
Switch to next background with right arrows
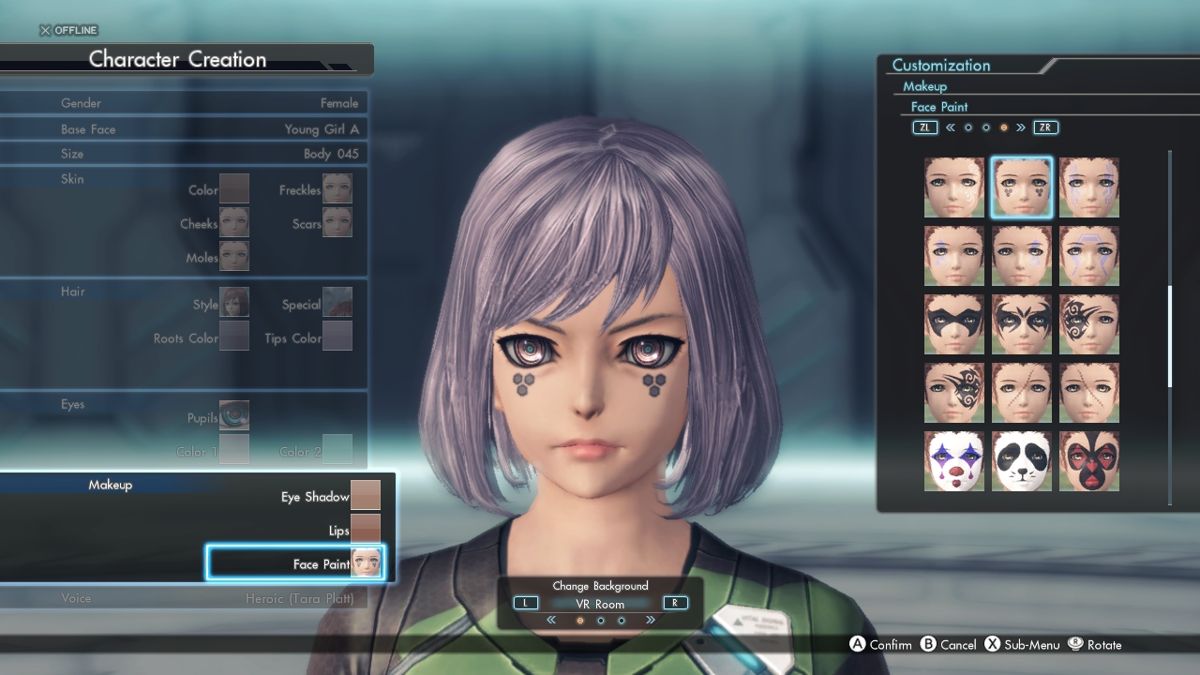coord(651,620)
